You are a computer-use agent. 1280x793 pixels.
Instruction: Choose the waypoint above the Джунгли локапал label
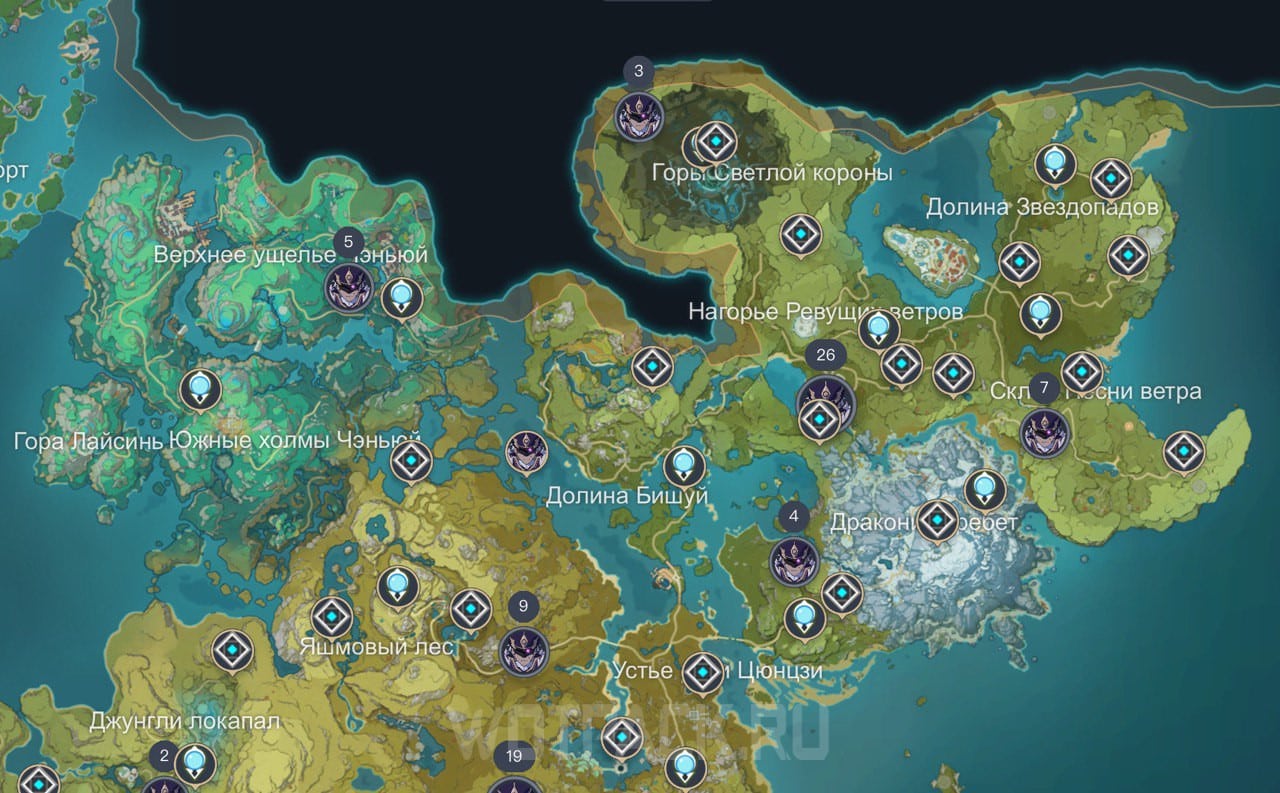pyautogui.click(x=232, y=651)
